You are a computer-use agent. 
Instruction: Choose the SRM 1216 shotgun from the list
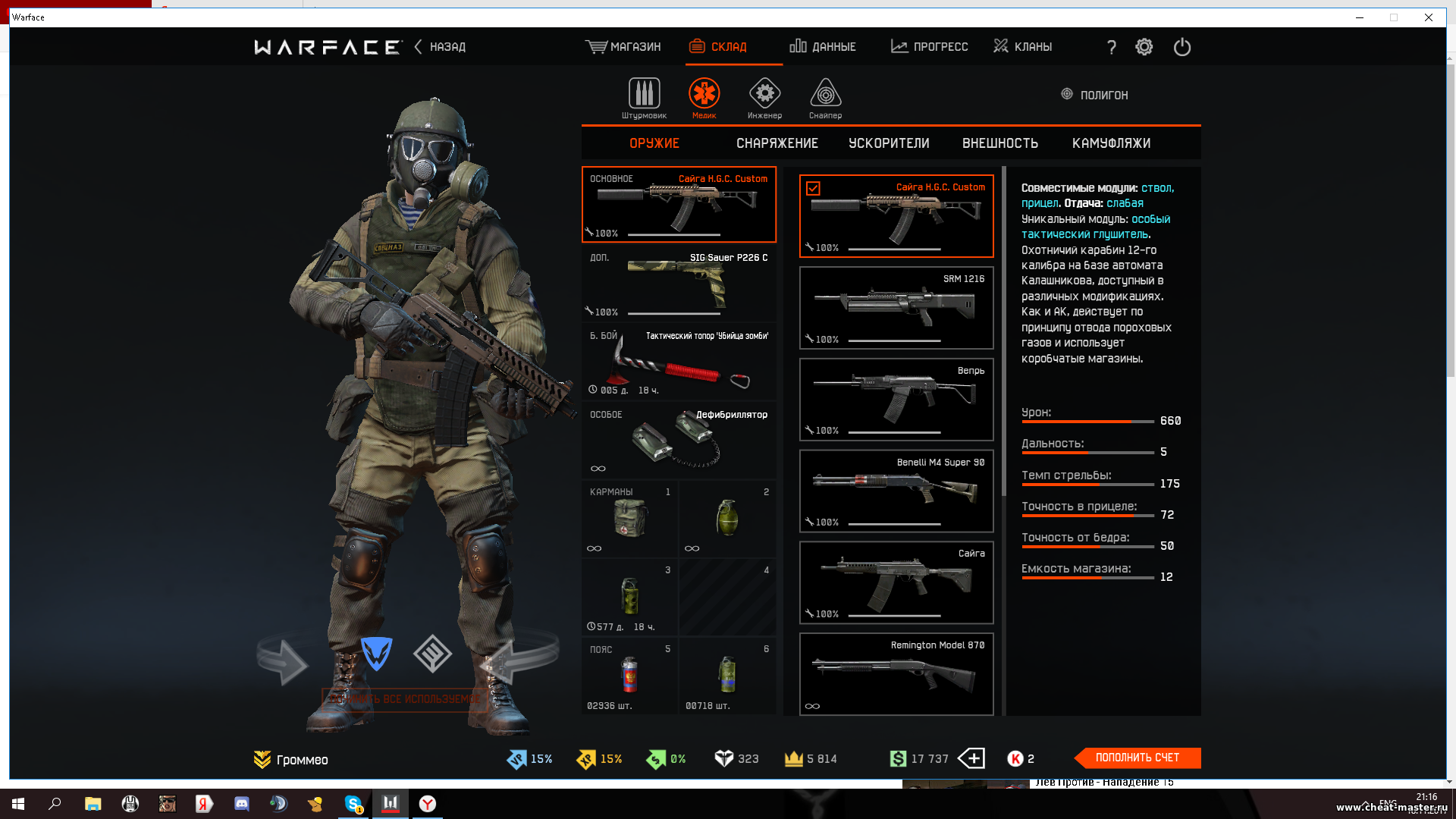(896, 308)
